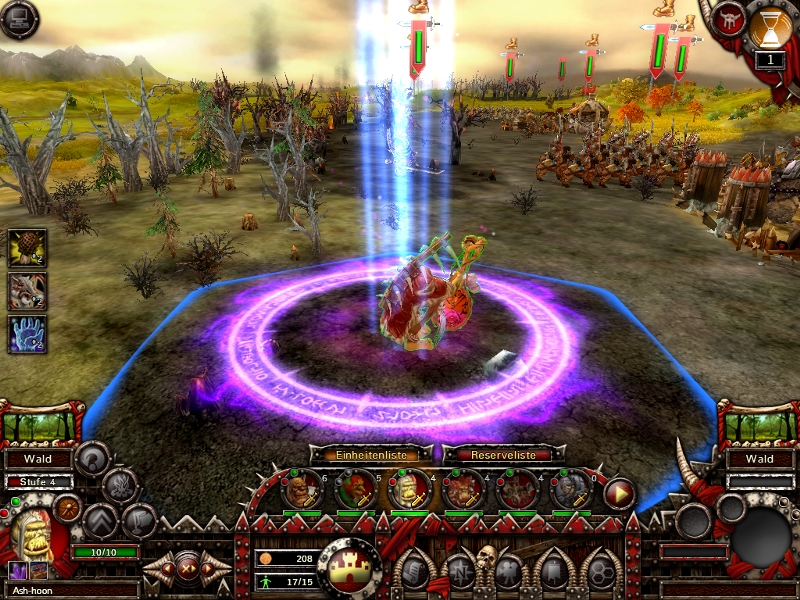This screenshot has height=600, width=800.
Task: Activate the glowing blue hand spell icon
Action: point(27,334)
